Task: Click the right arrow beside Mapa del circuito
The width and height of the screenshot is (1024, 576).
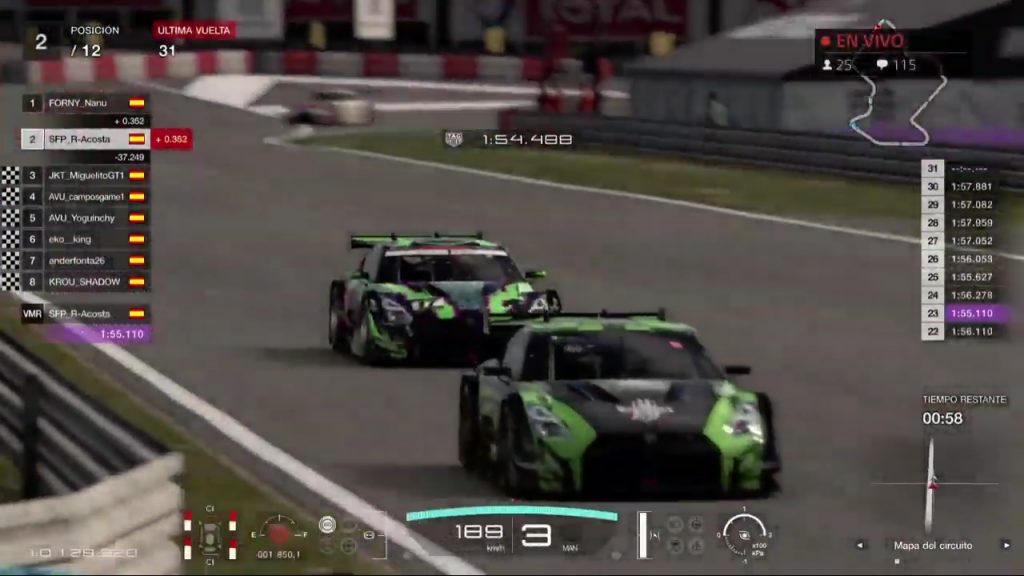Action: (1006, 545)
